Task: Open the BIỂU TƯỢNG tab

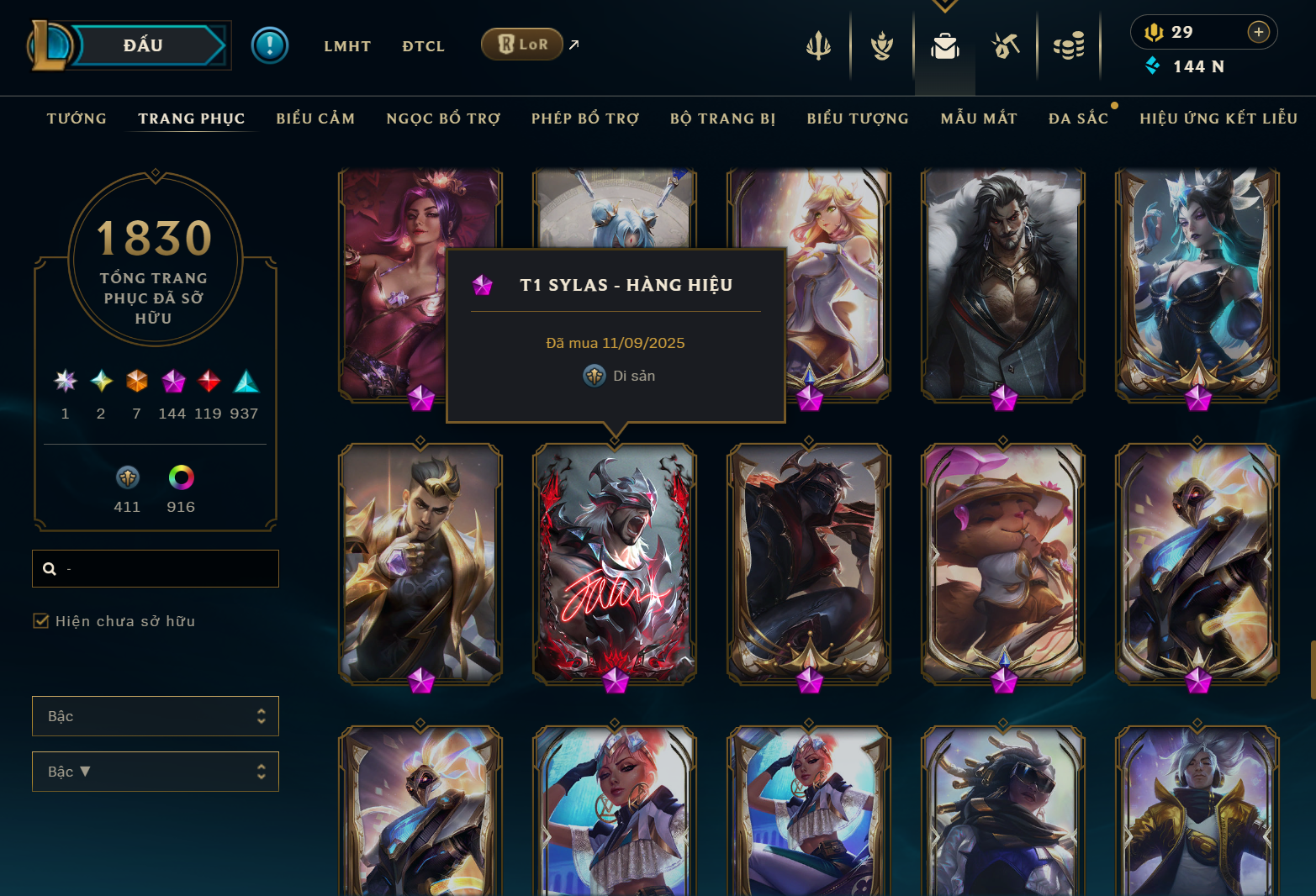Action: point(857,119)
